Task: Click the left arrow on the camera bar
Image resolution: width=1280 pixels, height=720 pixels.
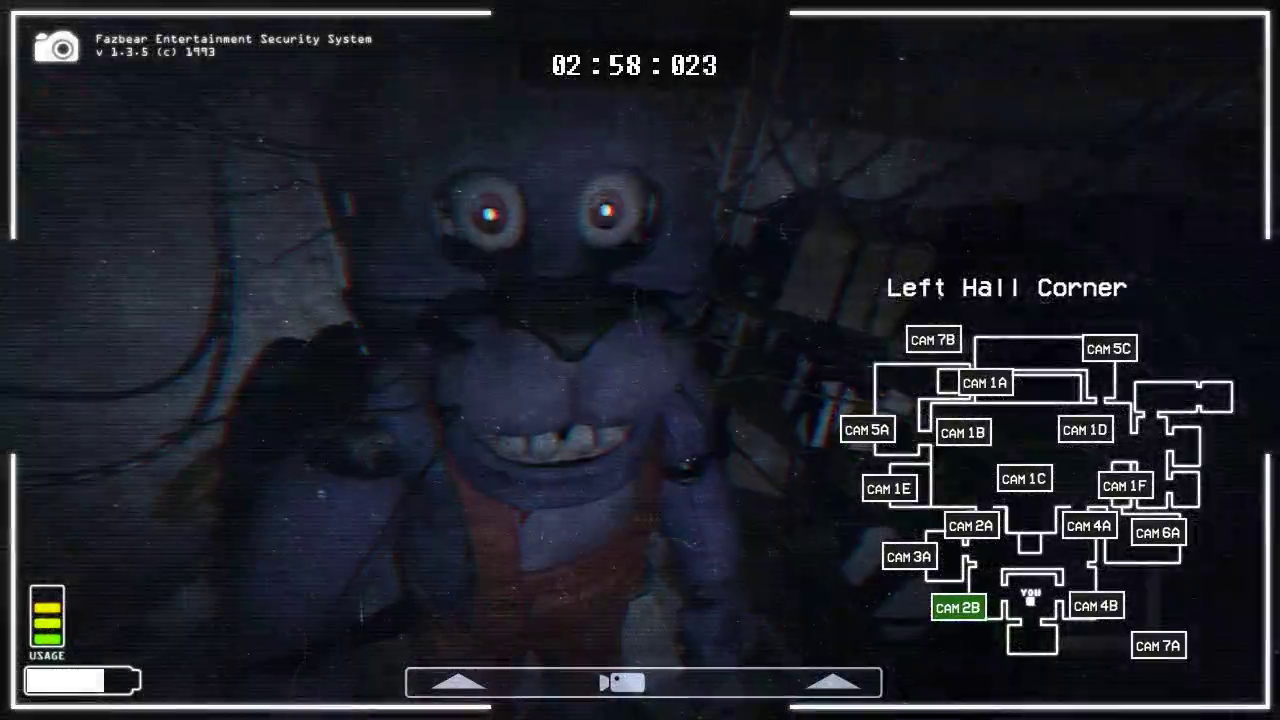Action: tap(458, 681)
